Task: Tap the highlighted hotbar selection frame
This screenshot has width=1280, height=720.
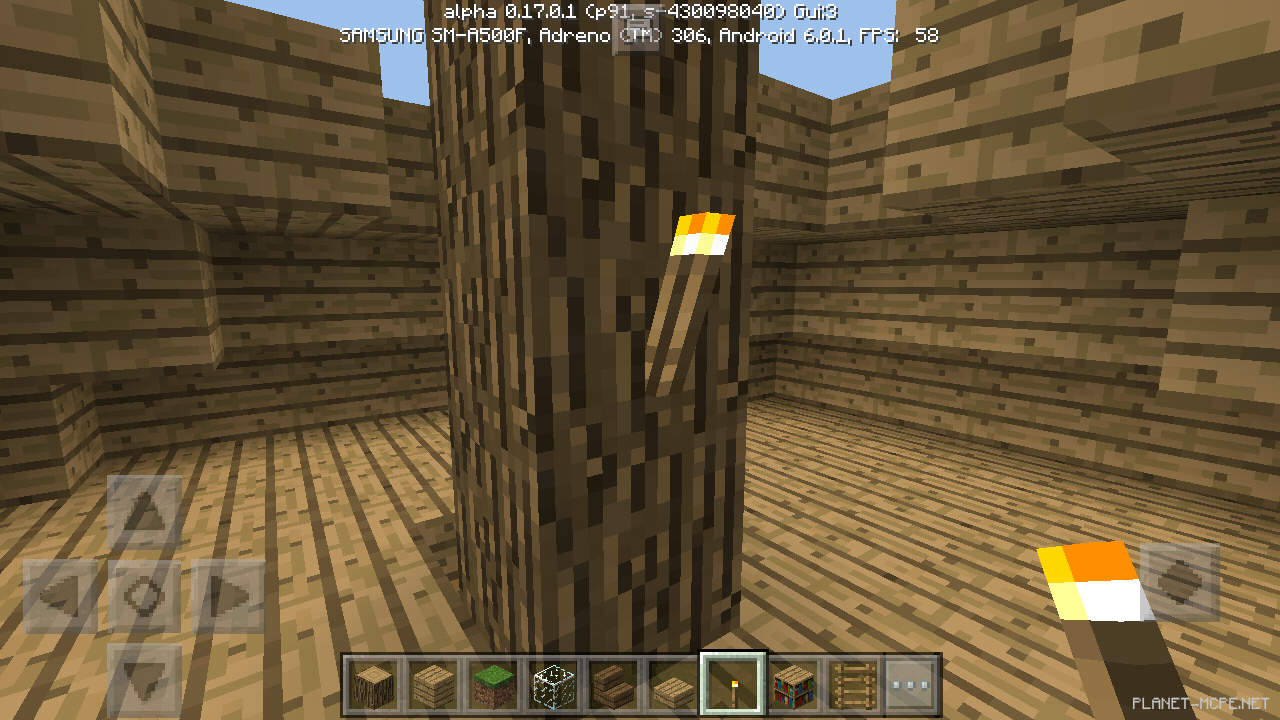Action: pyautogui.click(x=733, y=684)
